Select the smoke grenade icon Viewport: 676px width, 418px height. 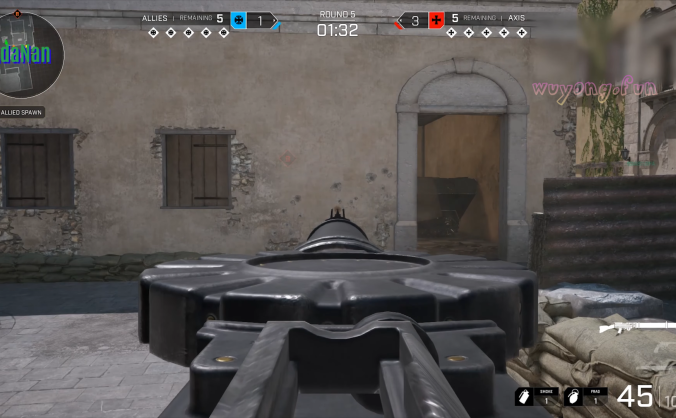point(524,396)
